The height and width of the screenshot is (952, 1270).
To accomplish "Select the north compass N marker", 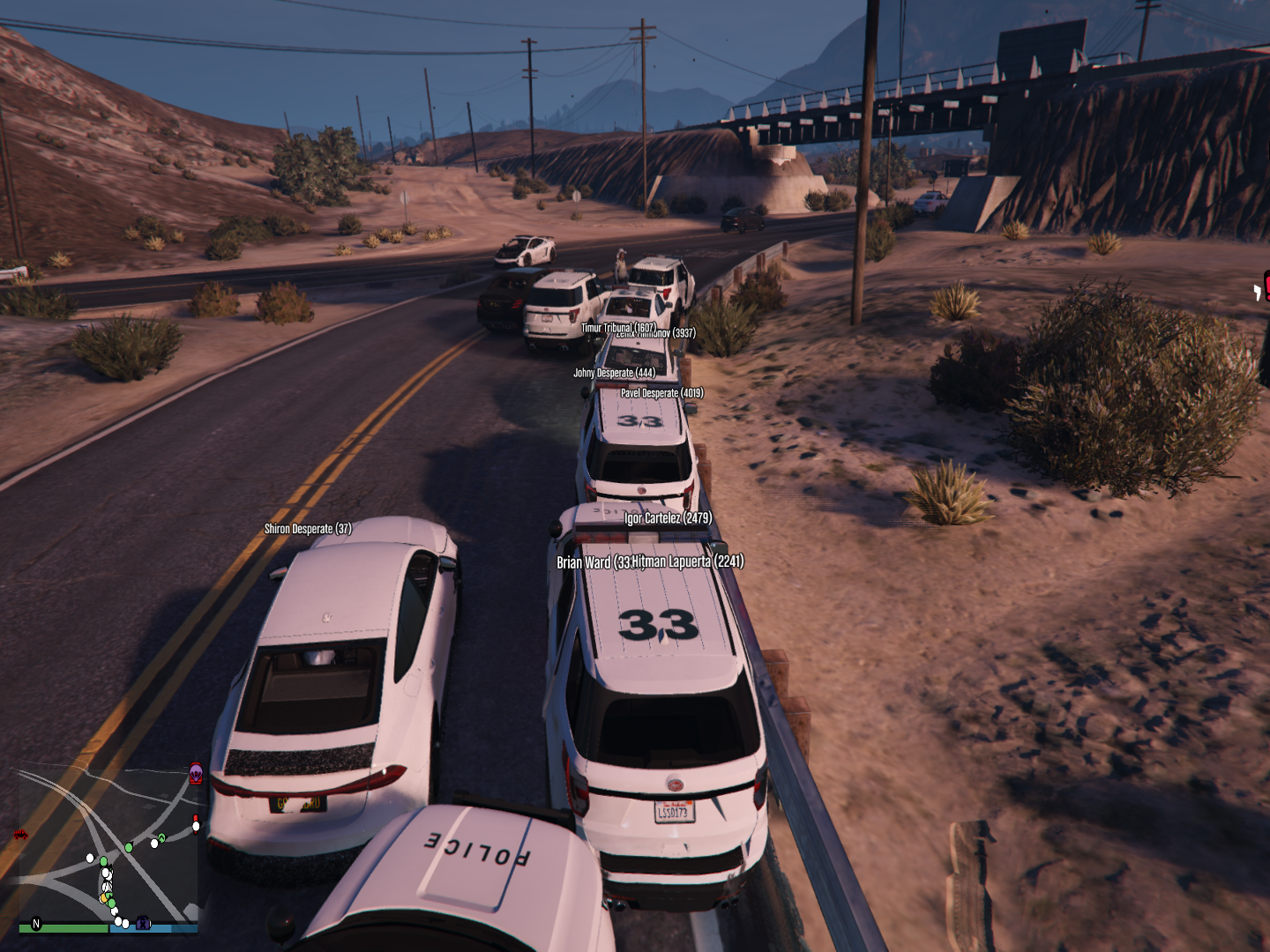I will (x=36, y=924).
